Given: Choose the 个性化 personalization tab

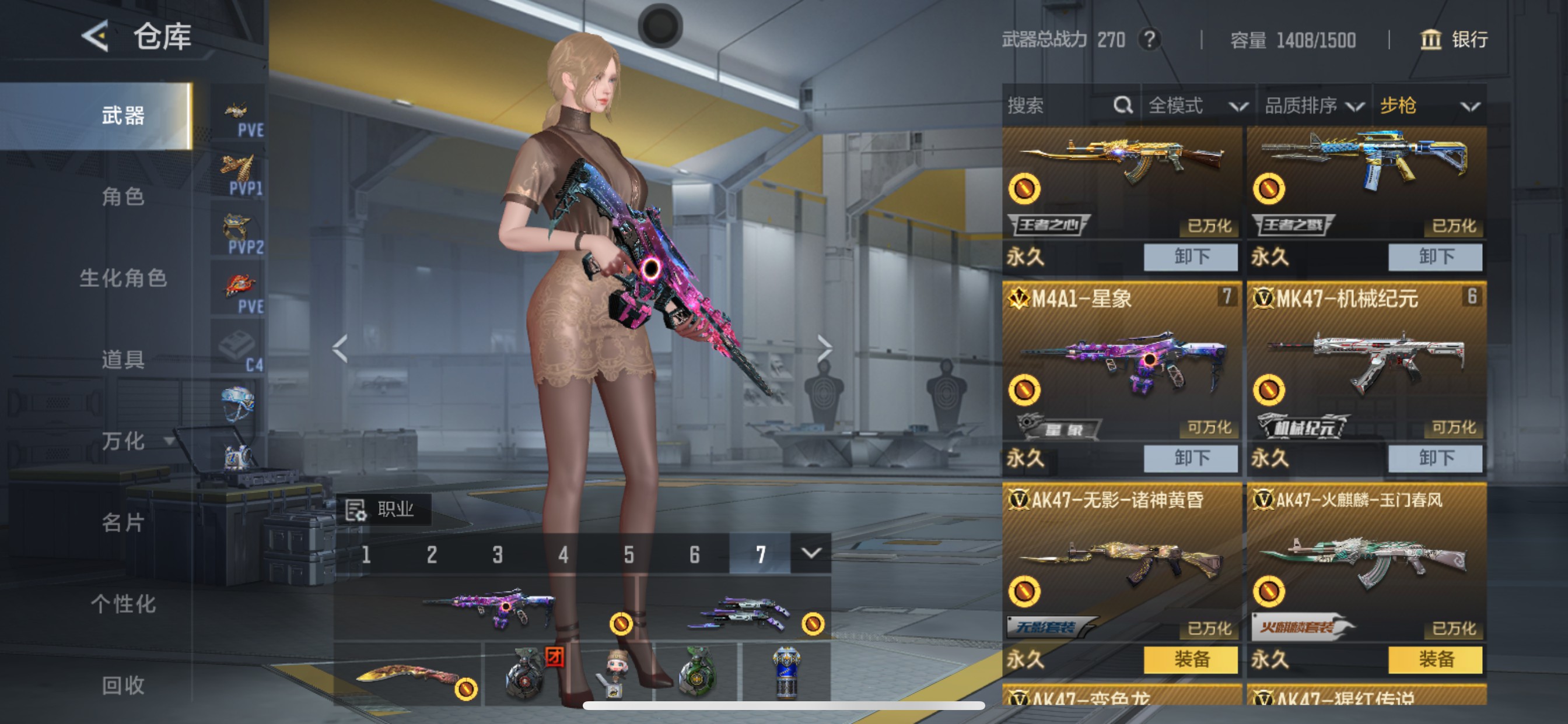Looking at the screenshot, I should (x=123, y=604).
